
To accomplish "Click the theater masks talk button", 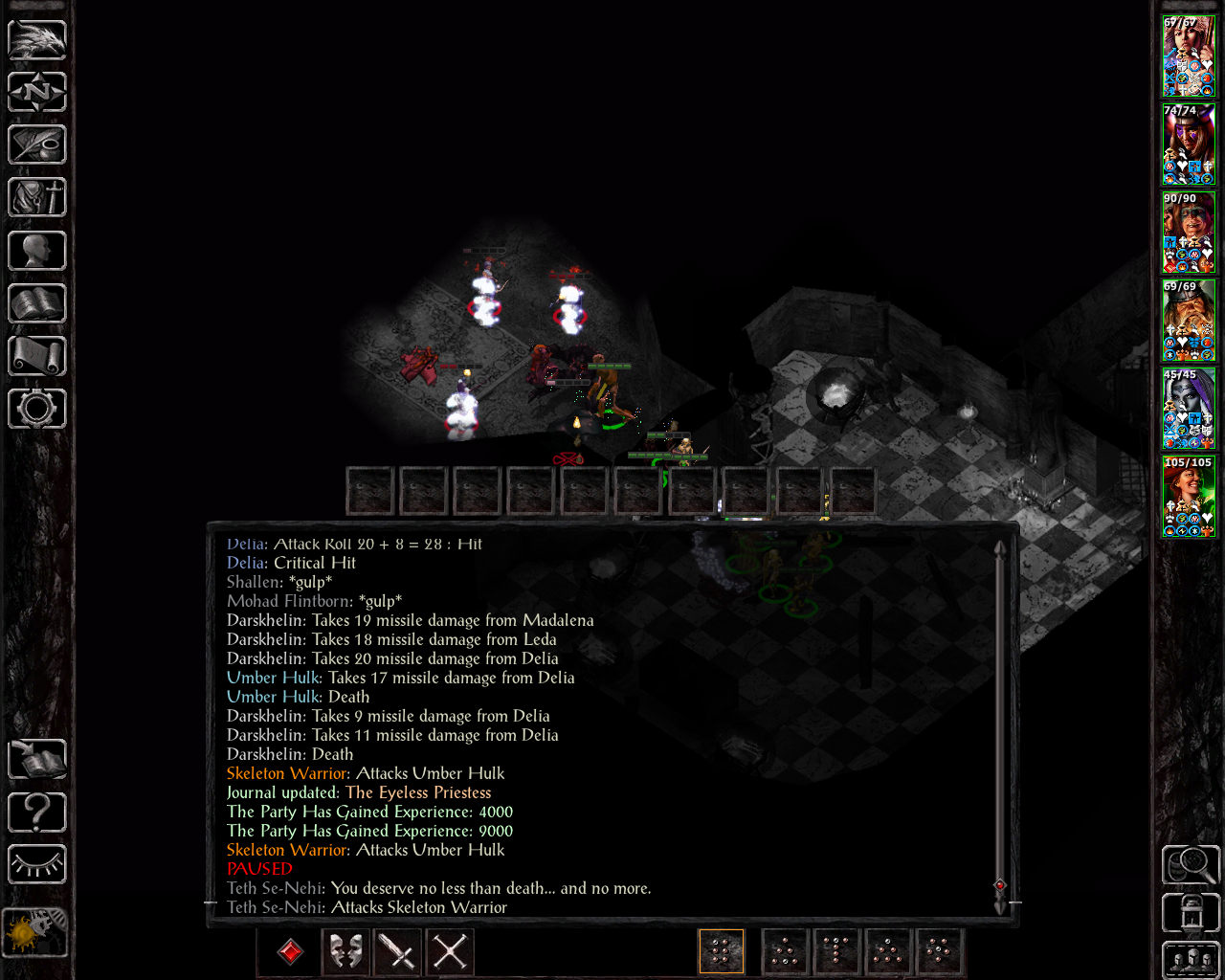I will point(345,952).
